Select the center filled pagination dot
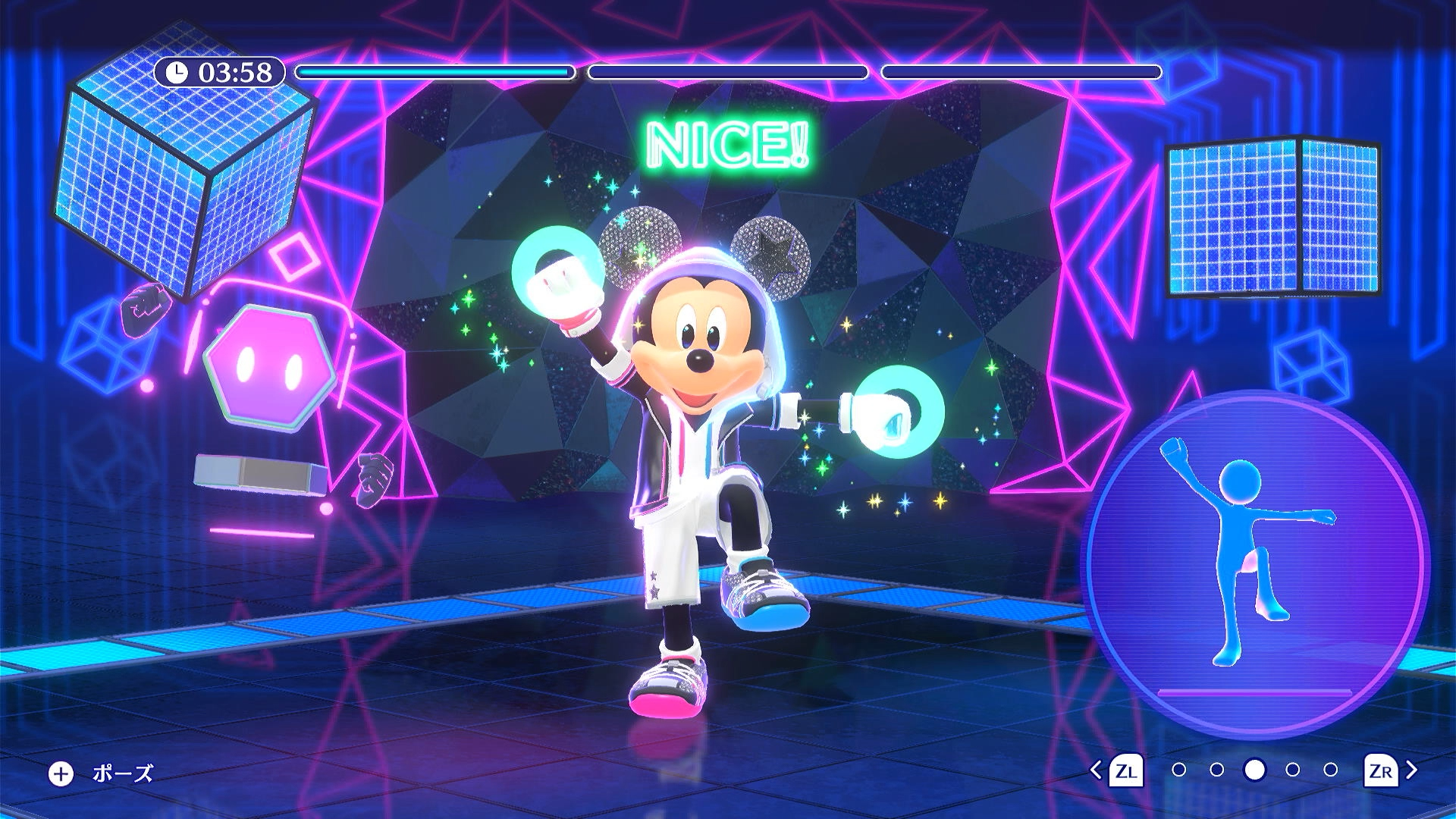This screenshot has height=819, width=1456. (1255, 770)
